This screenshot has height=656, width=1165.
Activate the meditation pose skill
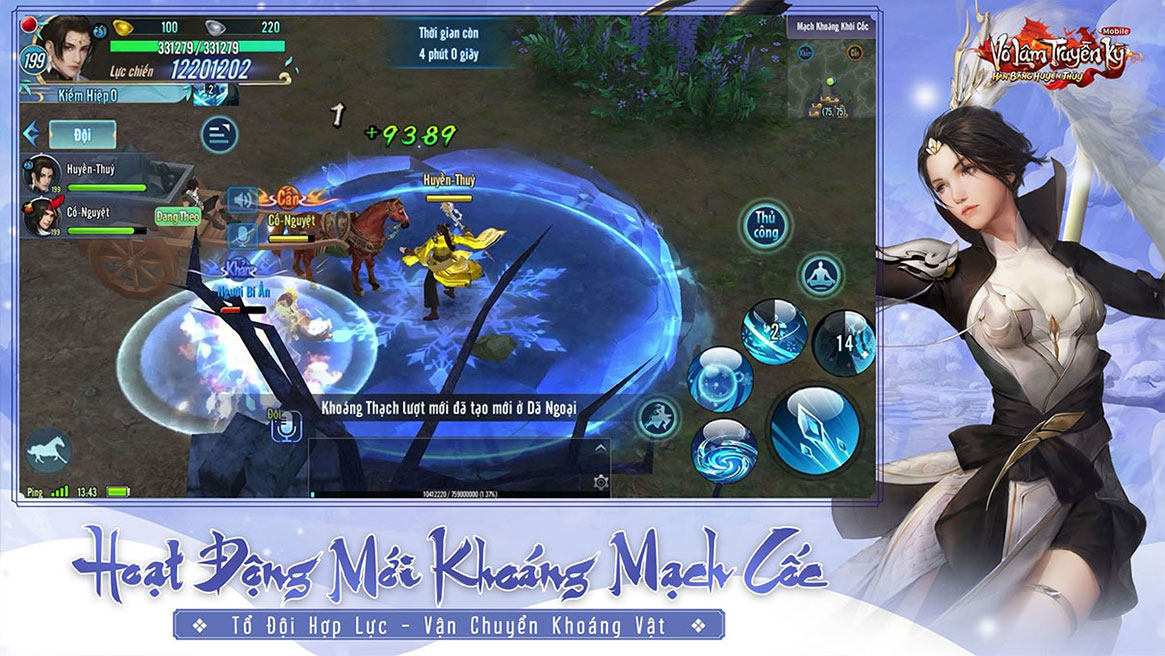coord(822,275)
